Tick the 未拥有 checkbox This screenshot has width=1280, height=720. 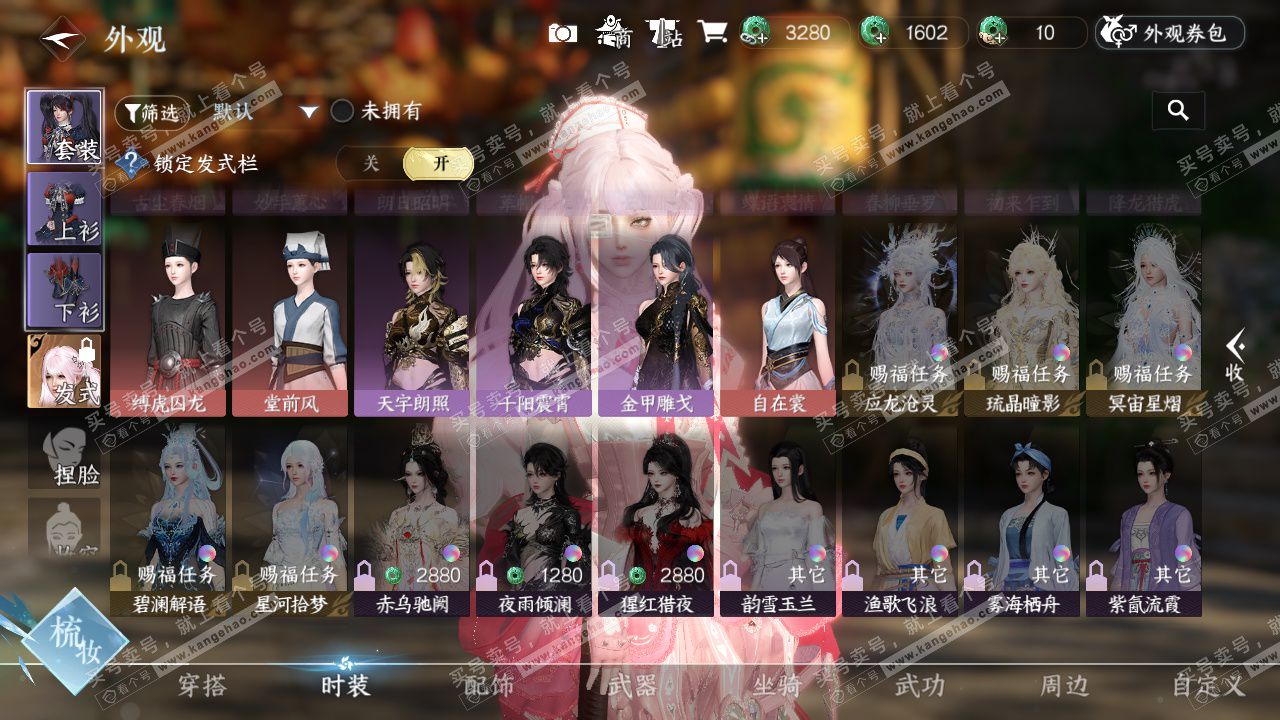click(343, 111)
